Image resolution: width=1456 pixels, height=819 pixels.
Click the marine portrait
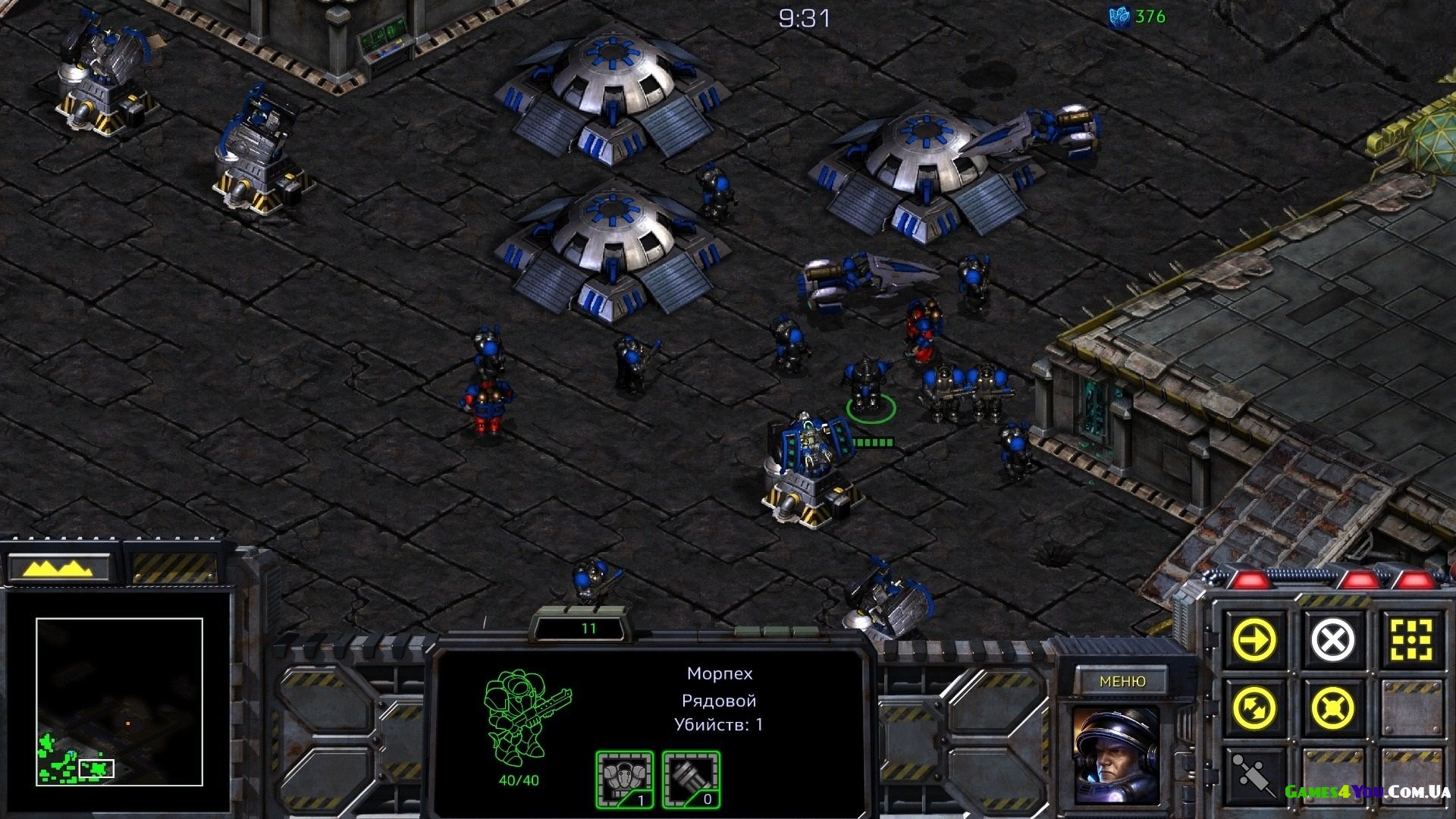[1116, 755]
